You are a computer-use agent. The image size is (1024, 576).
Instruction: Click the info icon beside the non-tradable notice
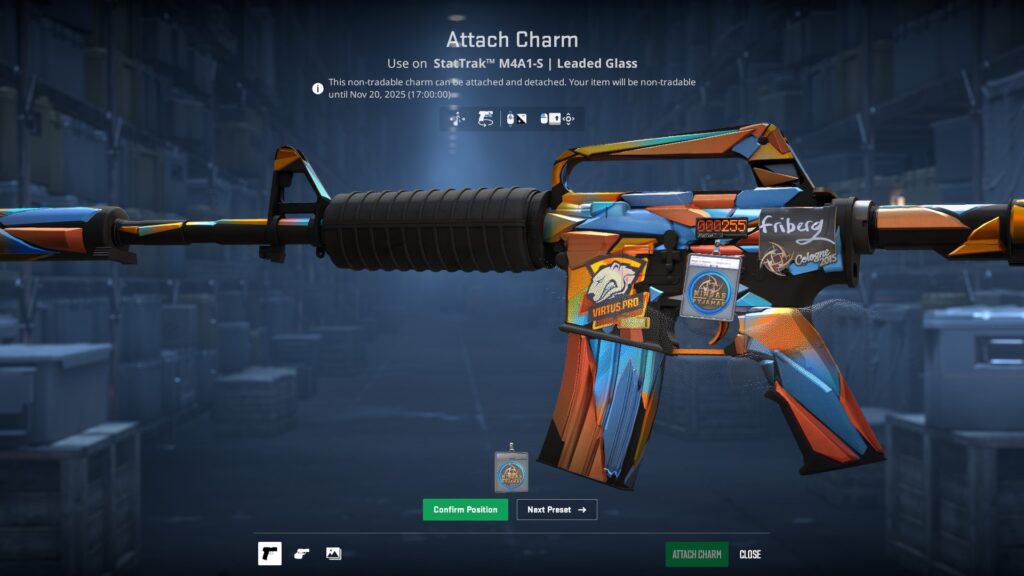[318, 88]
